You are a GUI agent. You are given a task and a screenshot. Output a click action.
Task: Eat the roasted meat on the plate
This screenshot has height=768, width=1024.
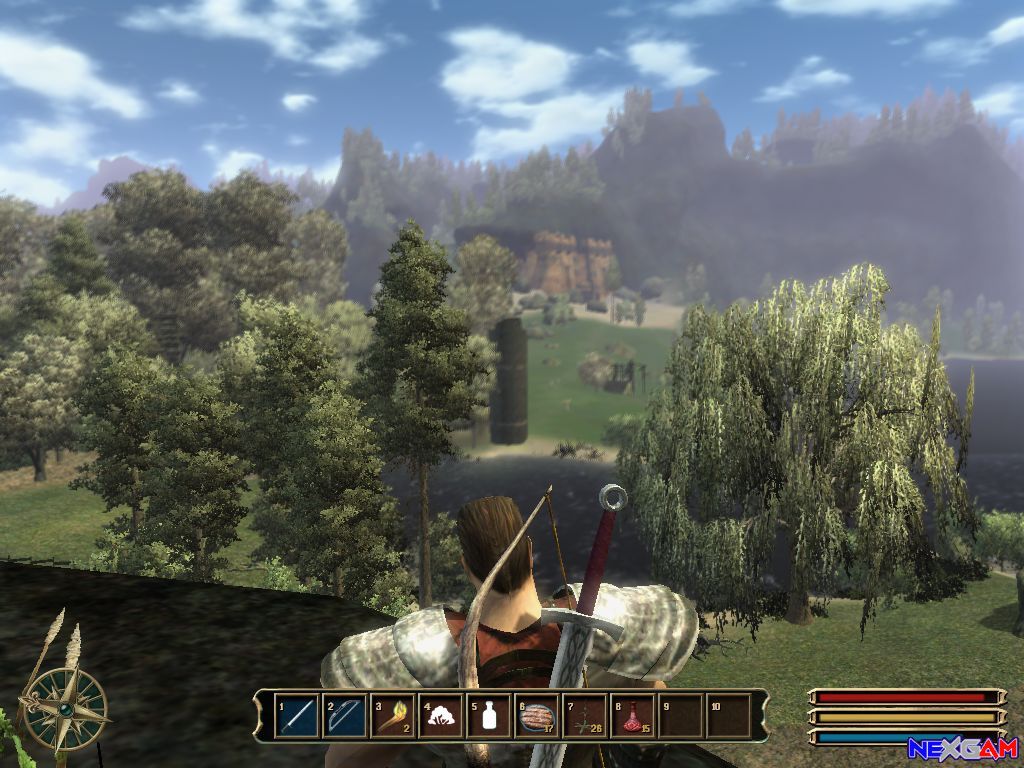[x=536, y=716]
